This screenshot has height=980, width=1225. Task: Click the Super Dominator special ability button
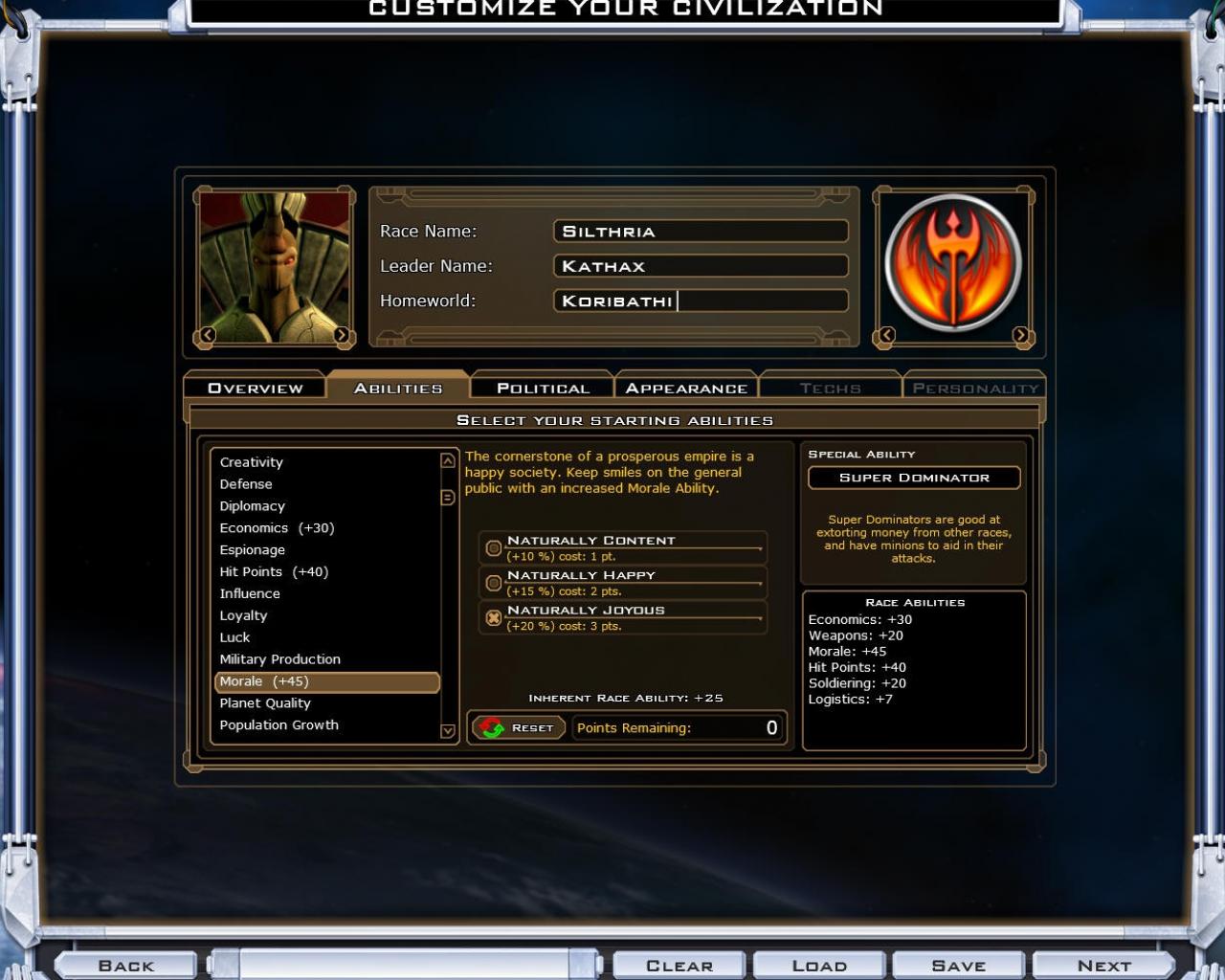pos(914,478)
